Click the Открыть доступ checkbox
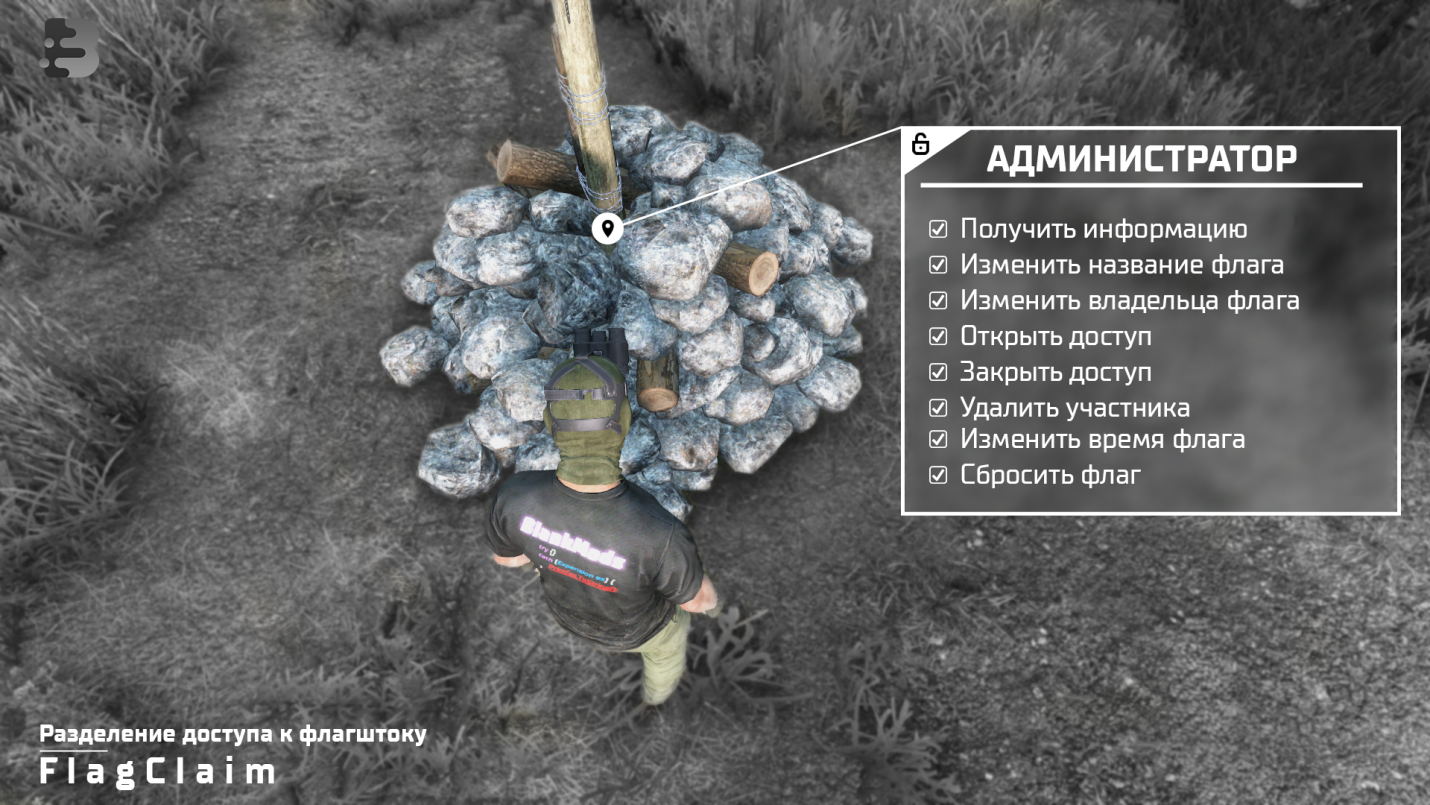1430x805 pixels. [x=938, y=336]
